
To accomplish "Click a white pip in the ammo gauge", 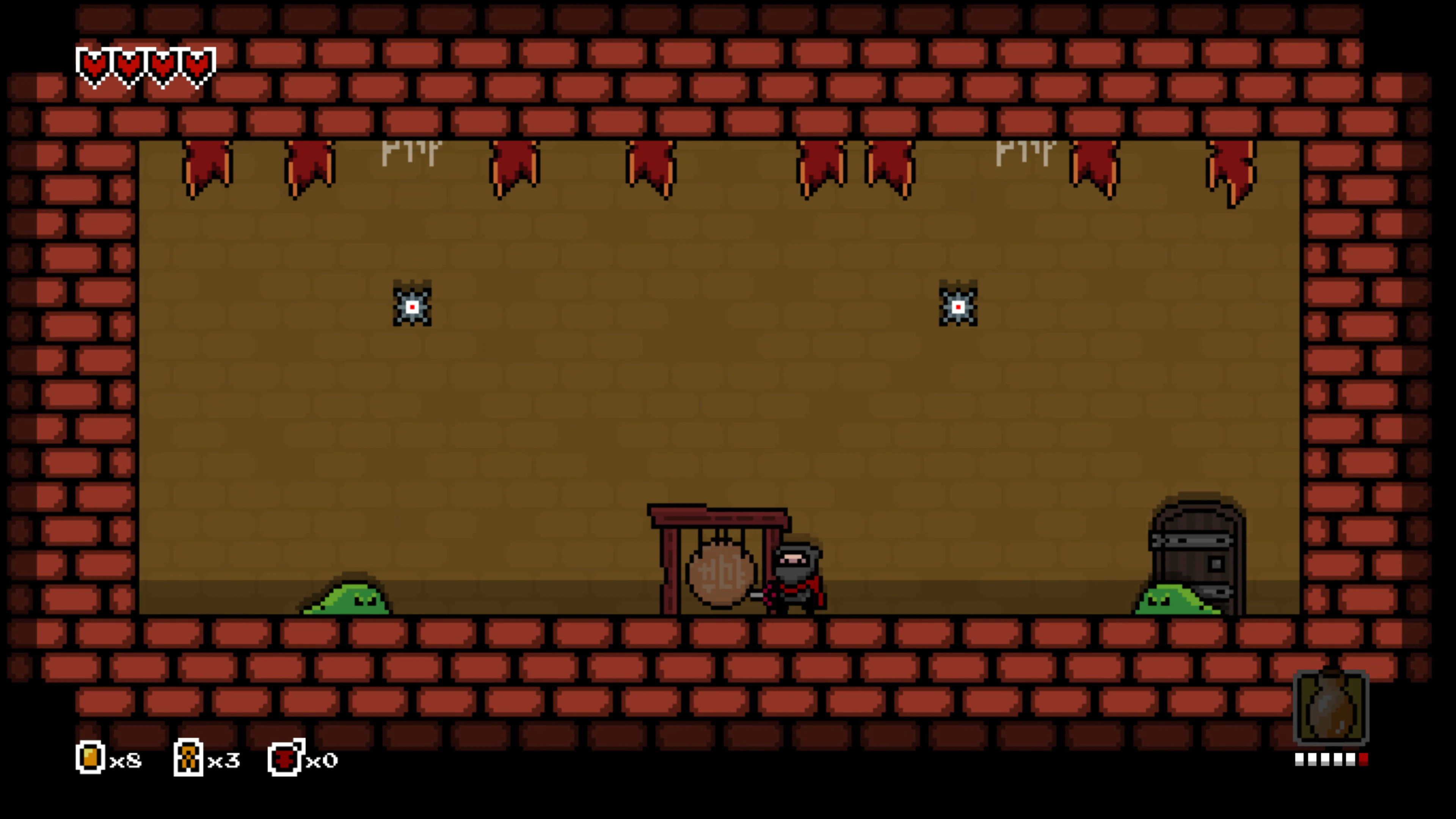I will pos(1300,759).
